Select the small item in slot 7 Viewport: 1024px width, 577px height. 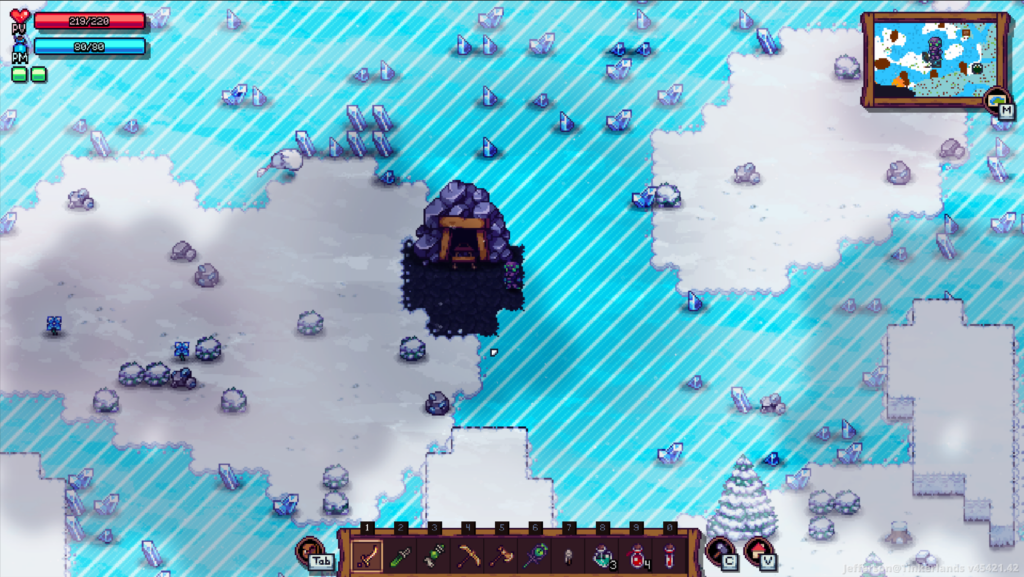click(x=569, y=554)
